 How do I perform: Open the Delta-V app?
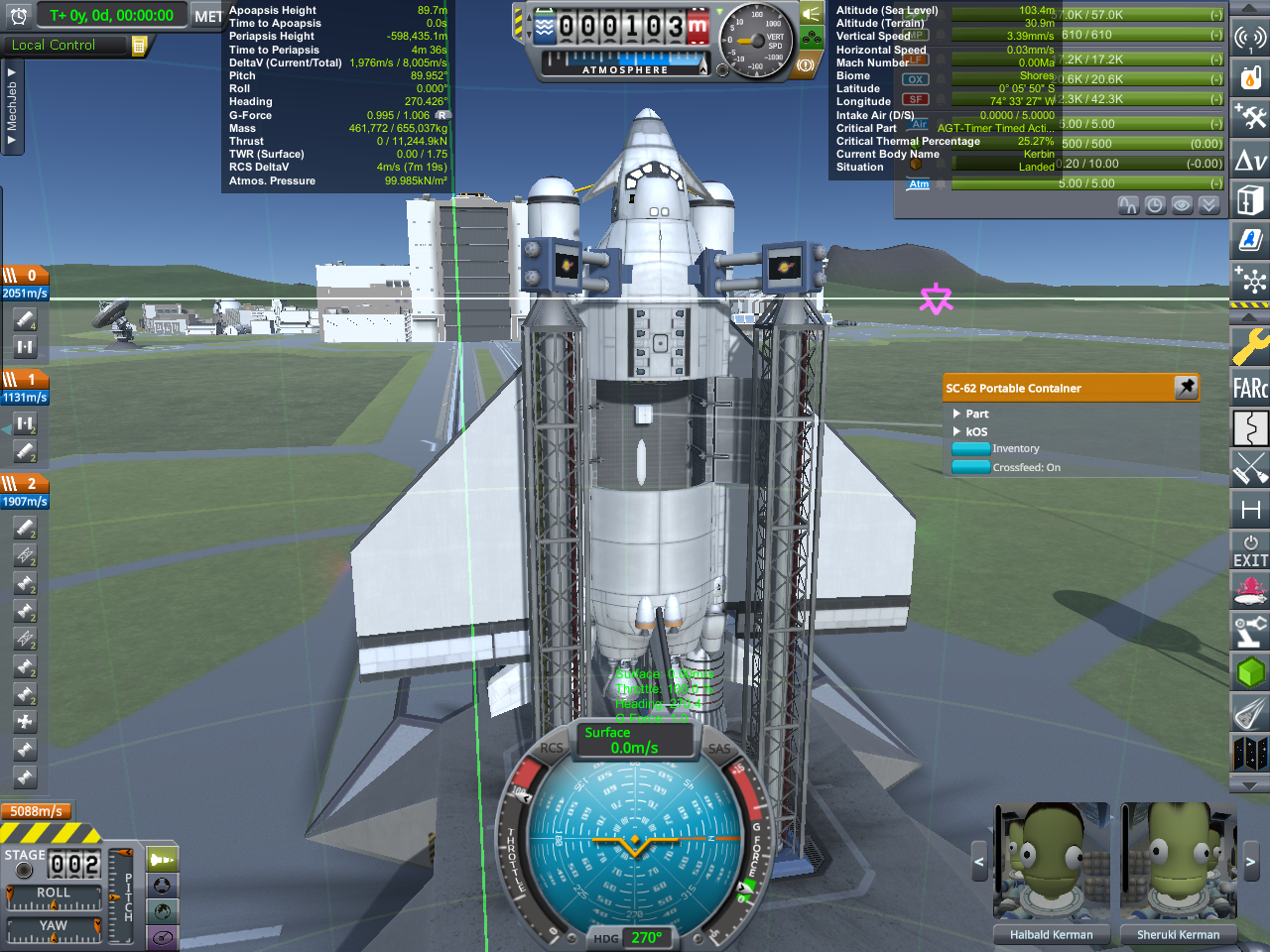tap(1250, 160)
